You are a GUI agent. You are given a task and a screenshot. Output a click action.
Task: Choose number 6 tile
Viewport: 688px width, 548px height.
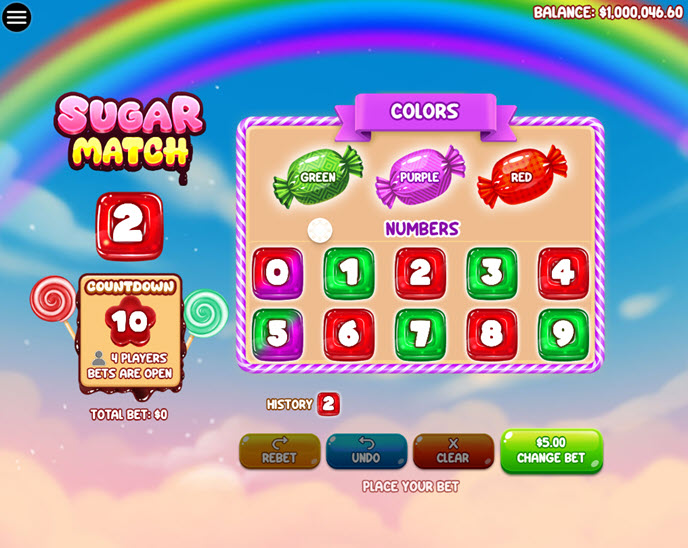click(x=349, y=334)
